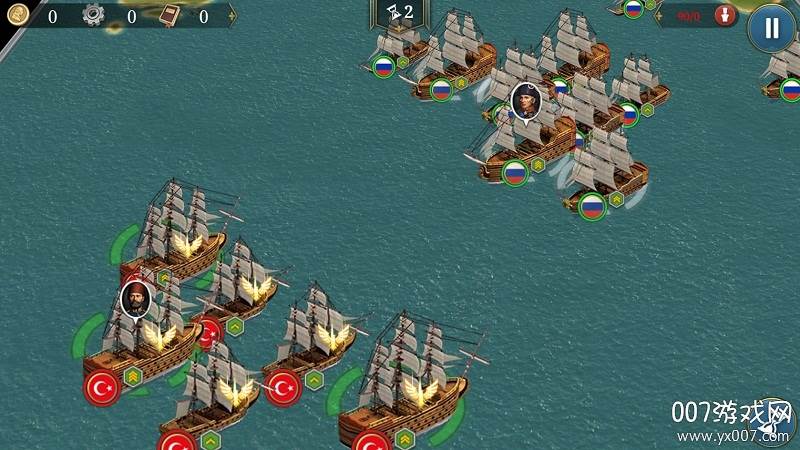Select the Russian ship with the admiral portrait
Image resolution: width=800 pixels, height=450 pixels.
(524, 137)
